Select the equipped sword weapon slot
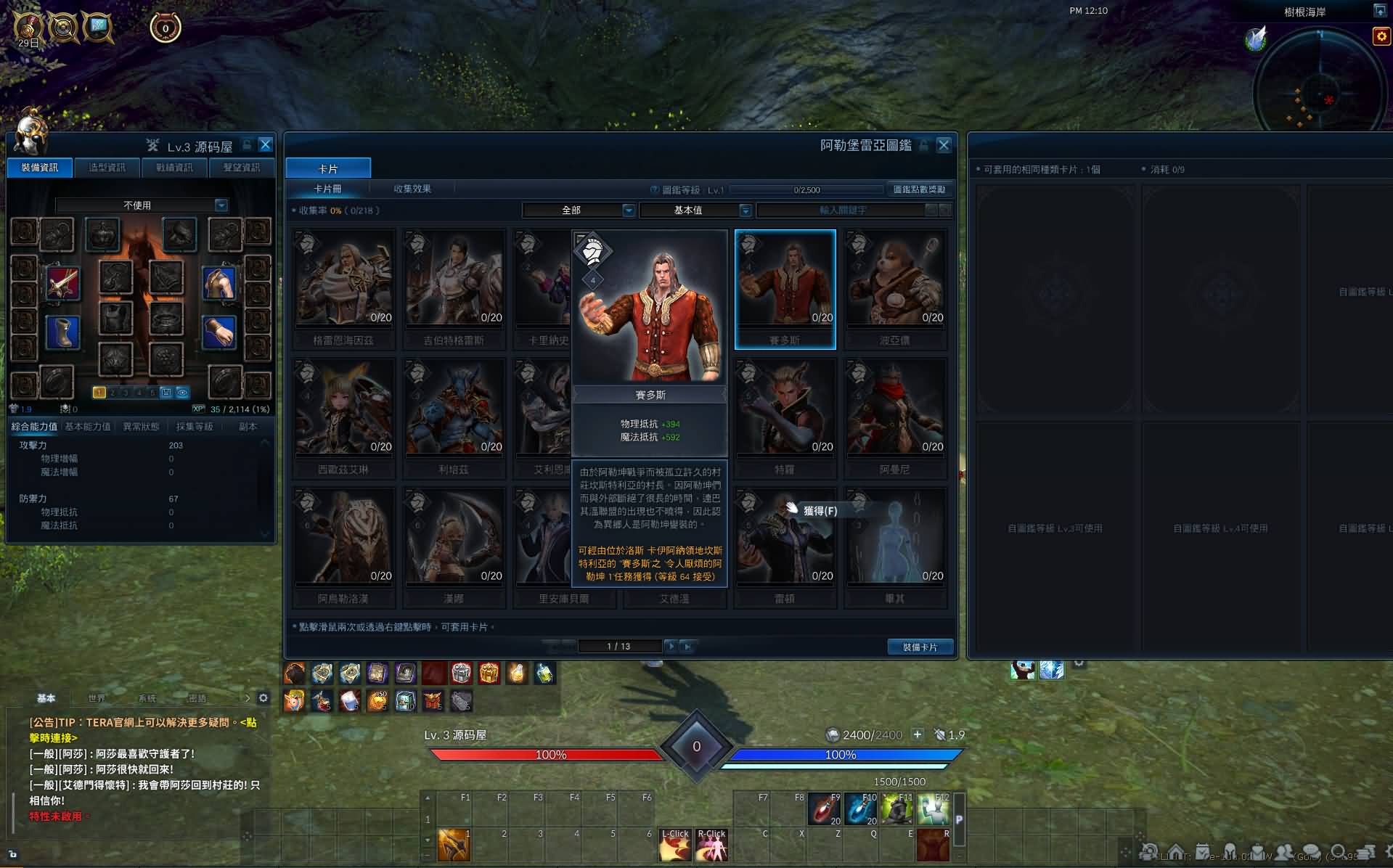 pos(63,282)
